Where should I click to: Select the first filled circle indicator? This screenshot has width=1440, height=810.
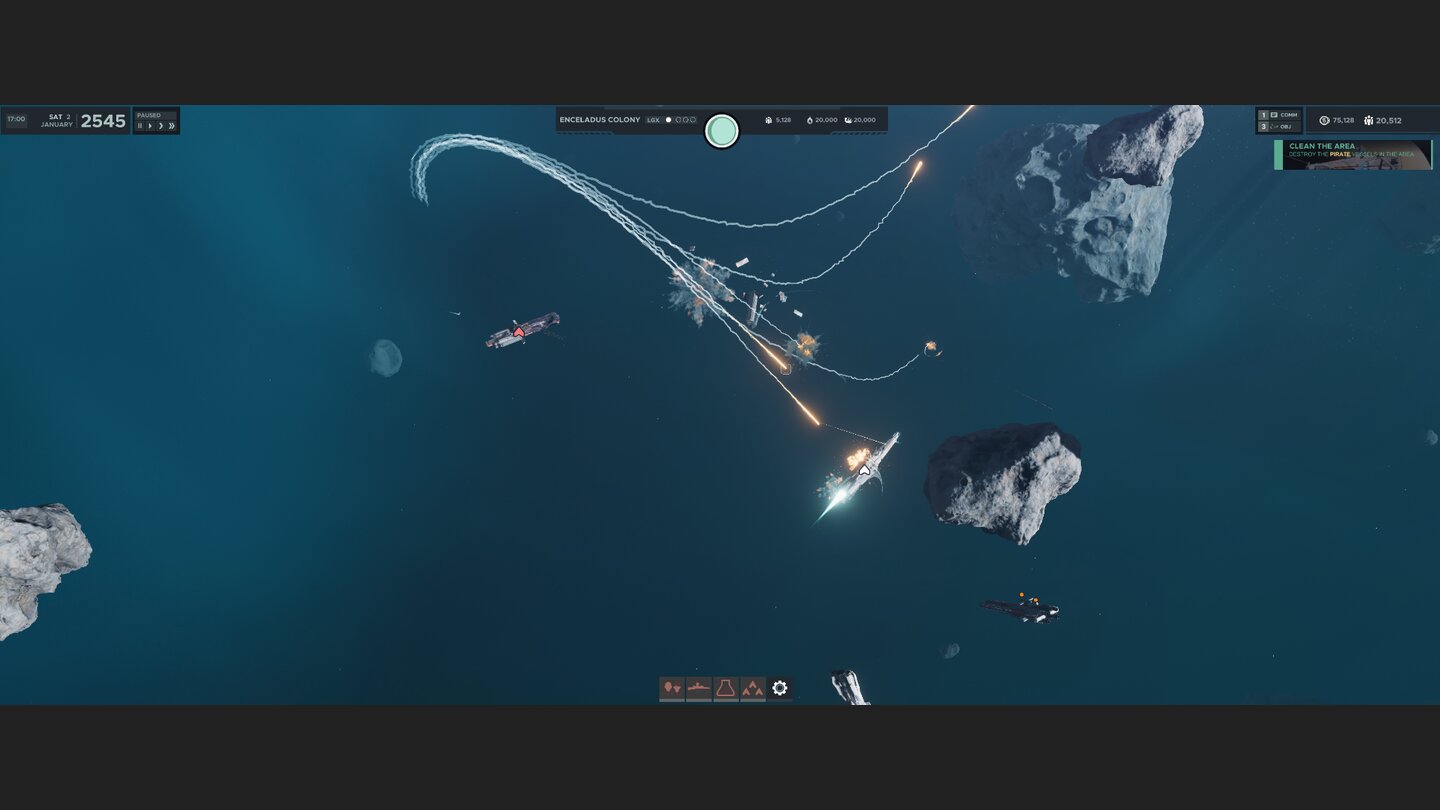pos(669,119)
